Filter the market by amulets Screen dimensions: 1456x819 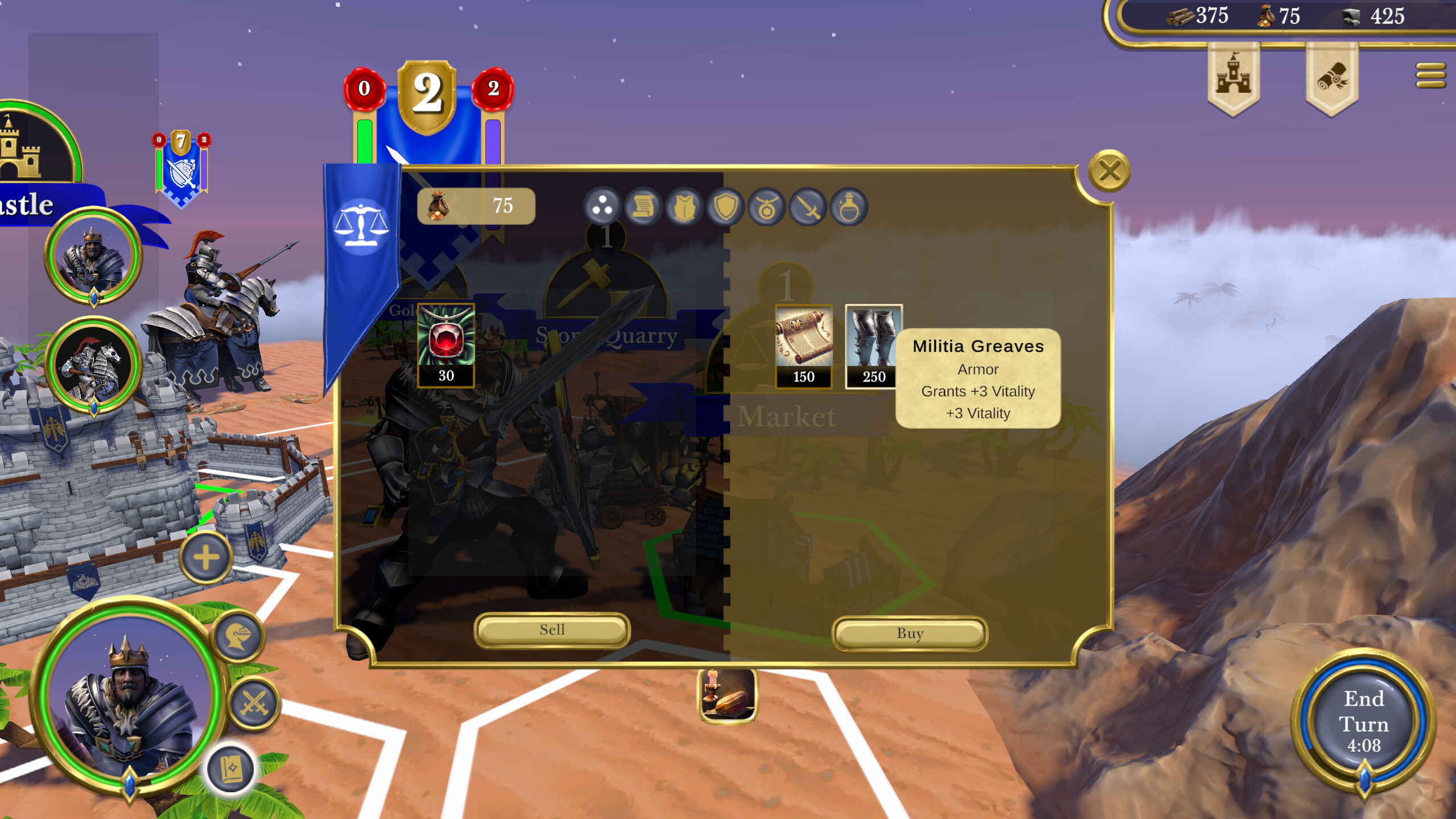click(768, 207)
